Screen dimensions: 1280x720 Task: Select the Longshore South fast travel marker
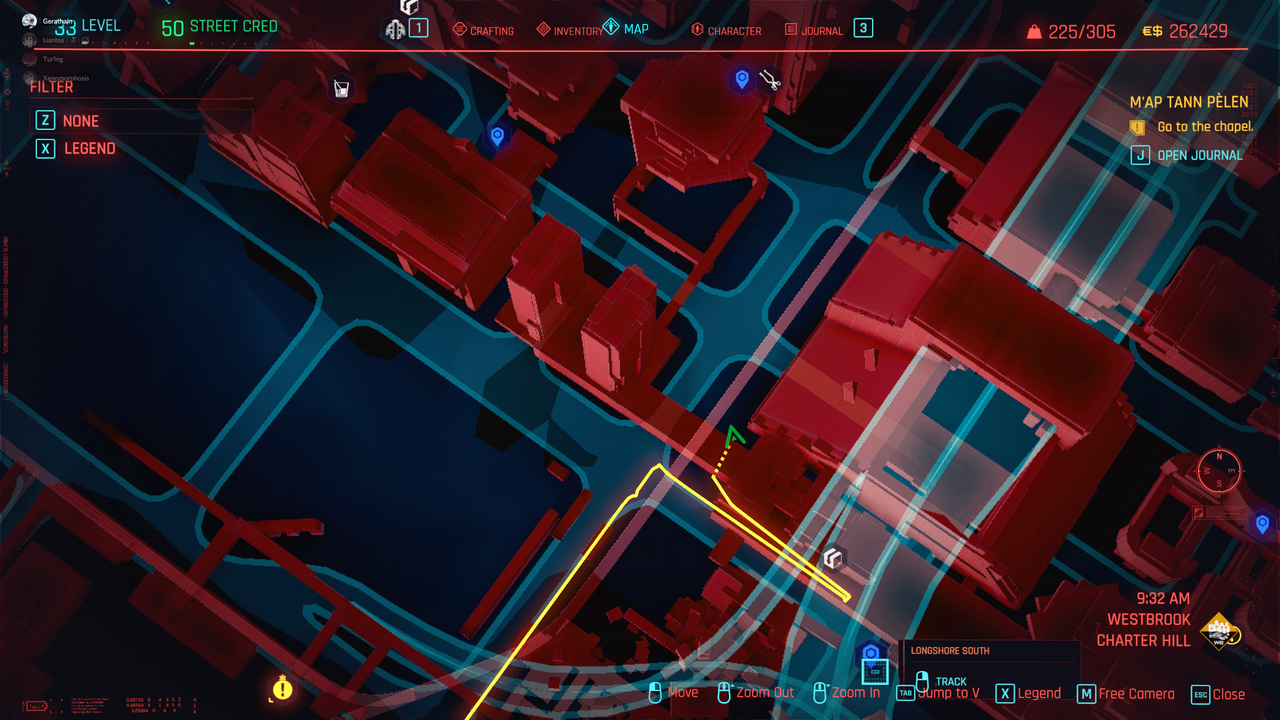pos(871,654)
